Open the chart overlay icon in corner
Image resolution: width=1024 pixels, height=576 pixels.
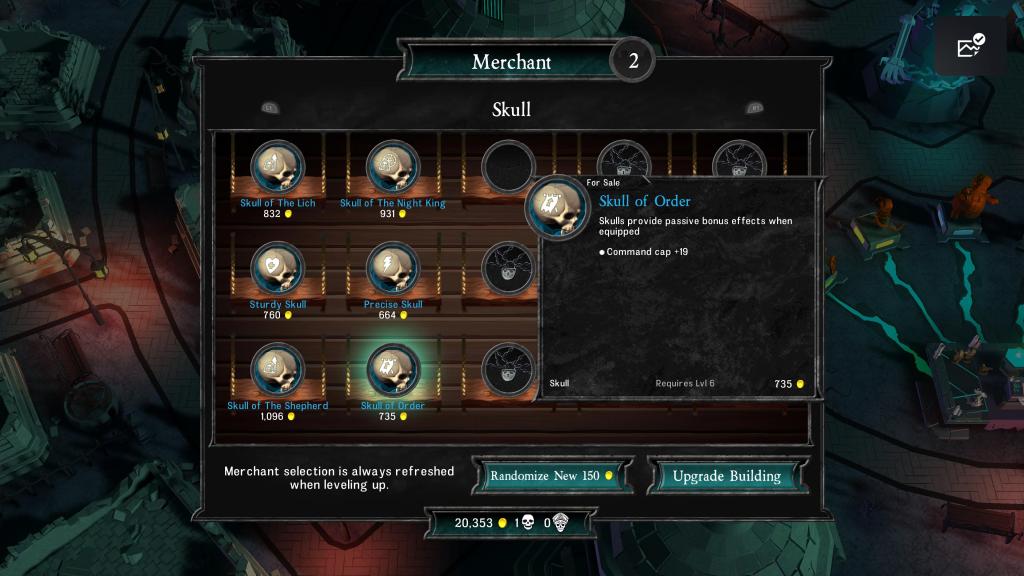coord(970,46)
